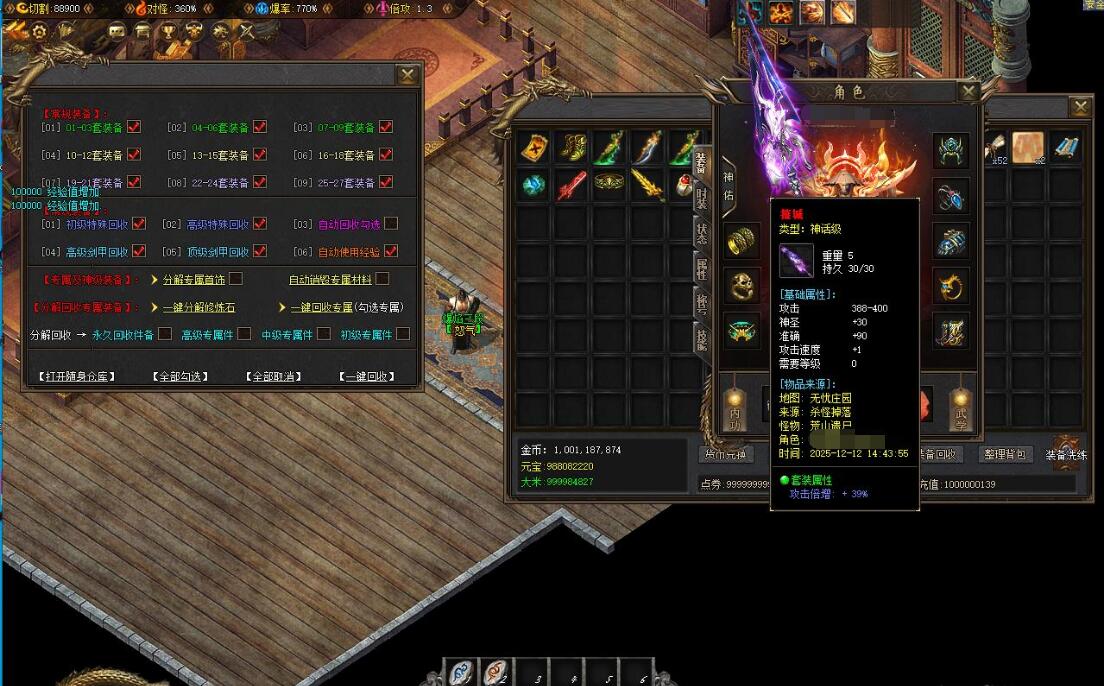1104x686 pixels.
Task: Choose 全部勾选 to check all
Action: (181, 377)
